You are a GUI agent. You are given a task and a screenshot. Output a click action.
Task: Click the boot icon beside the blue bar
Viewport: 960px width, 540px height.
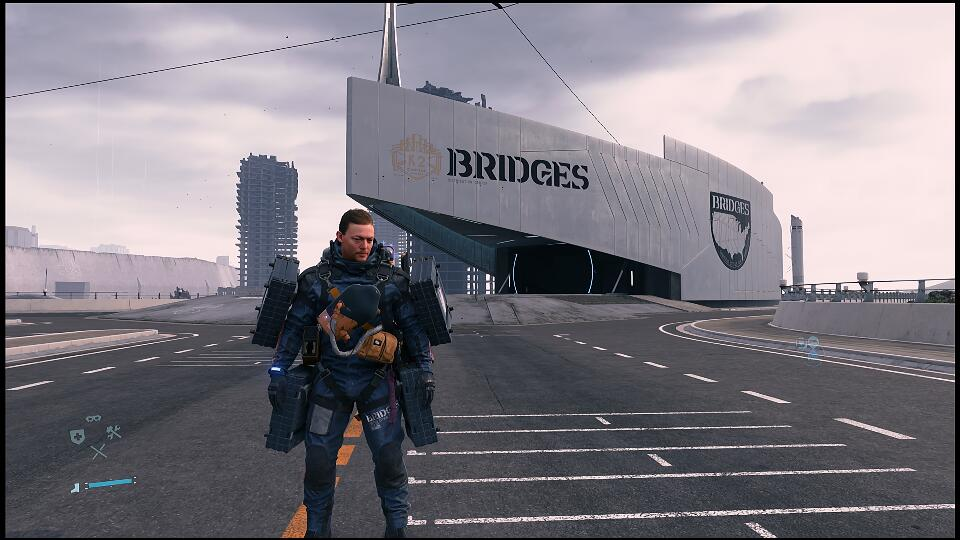[x=75, y=488]
